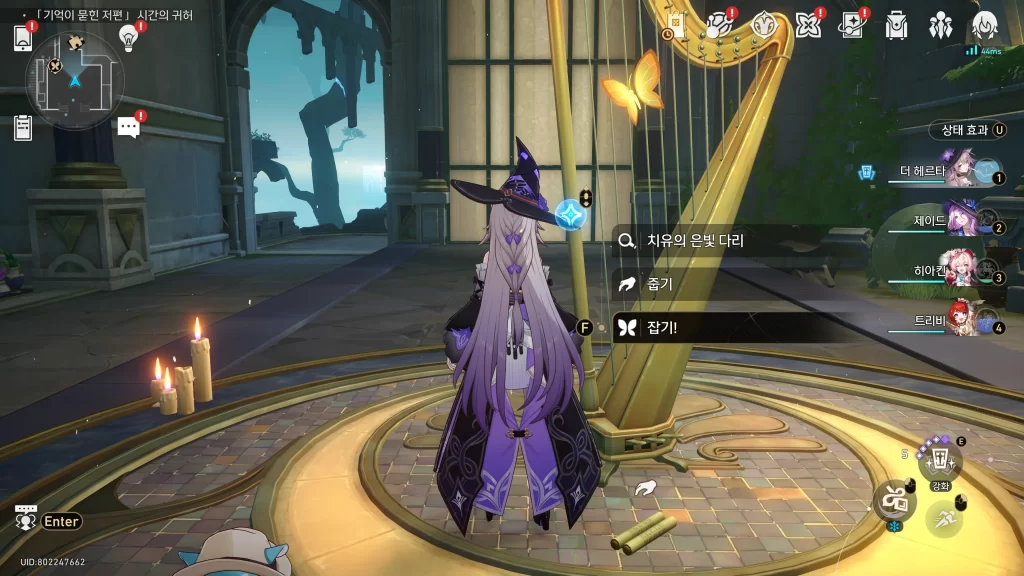Image resolution: width=1024 pixels, height=576 pixels.
Task: Open the character portrait icon in top bar
Action: [x=985, y=24]
